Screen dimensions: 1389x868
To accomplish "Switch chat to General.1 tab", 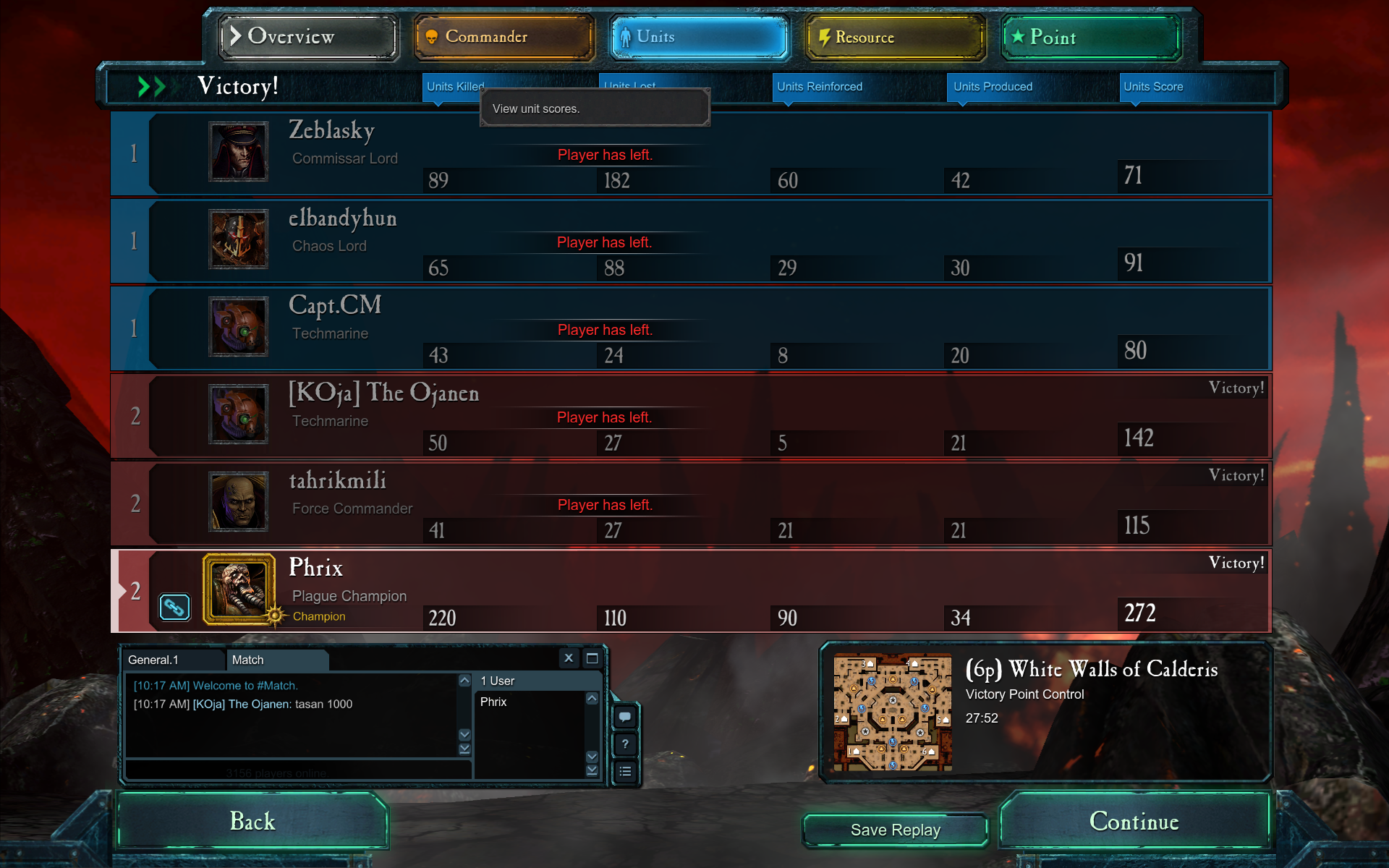I will point(172,660).
